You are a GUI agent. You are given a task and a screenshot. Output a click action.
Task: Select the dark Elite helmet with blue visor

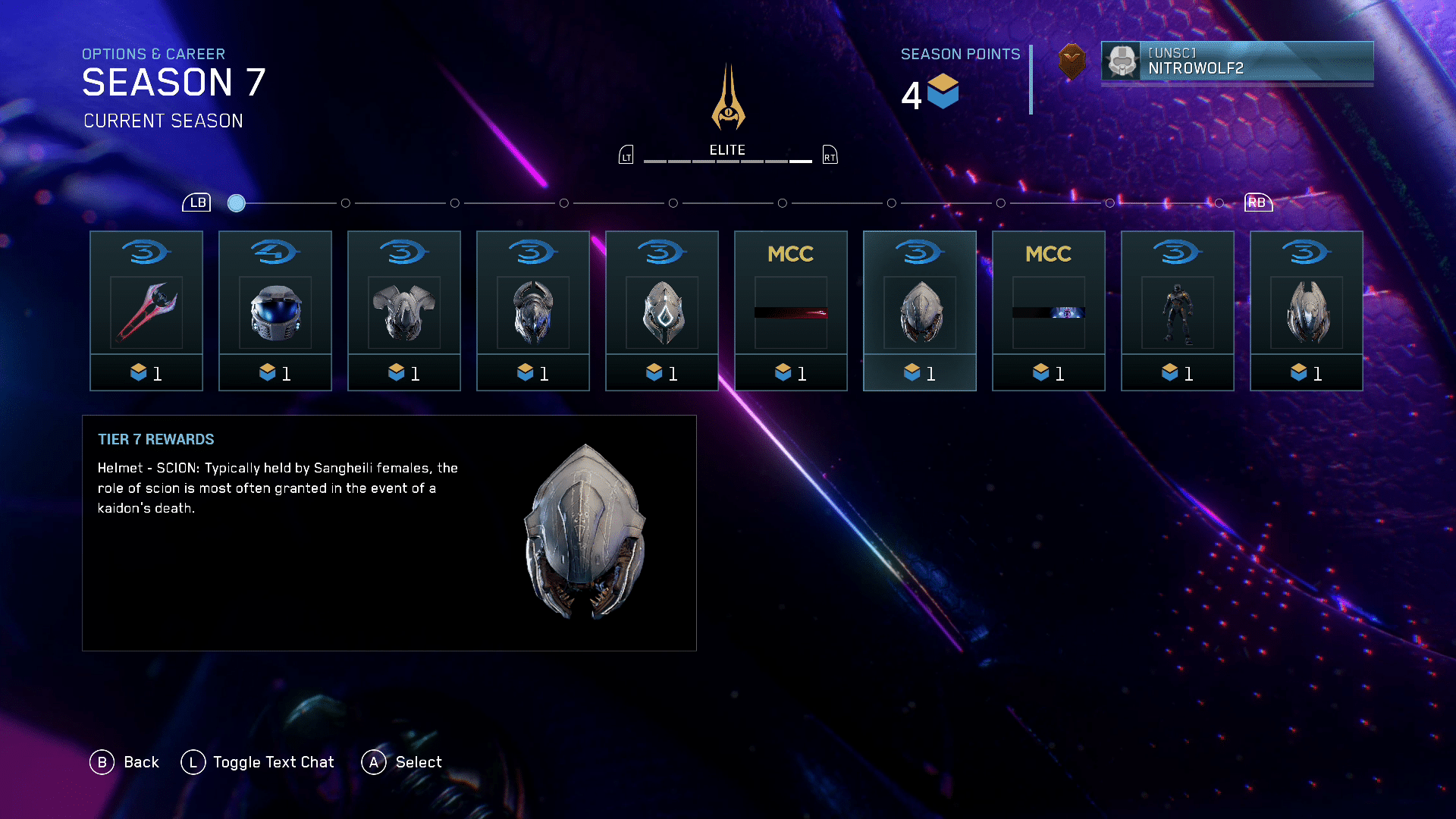click(x=533, y=311)
